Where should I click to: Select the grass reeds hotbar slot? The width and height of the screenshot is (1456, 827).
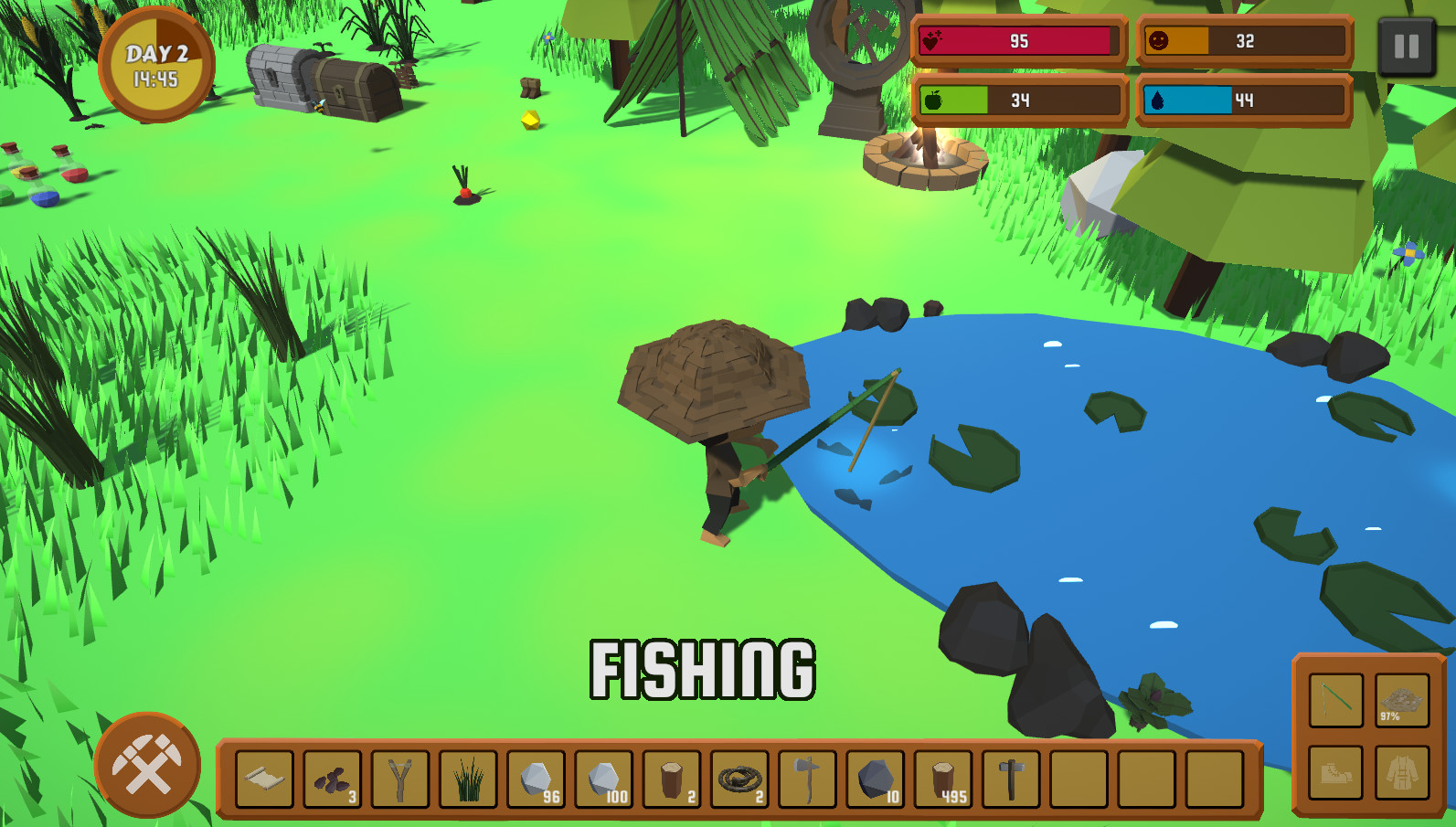pyautogui.click(x=467, y=778)
